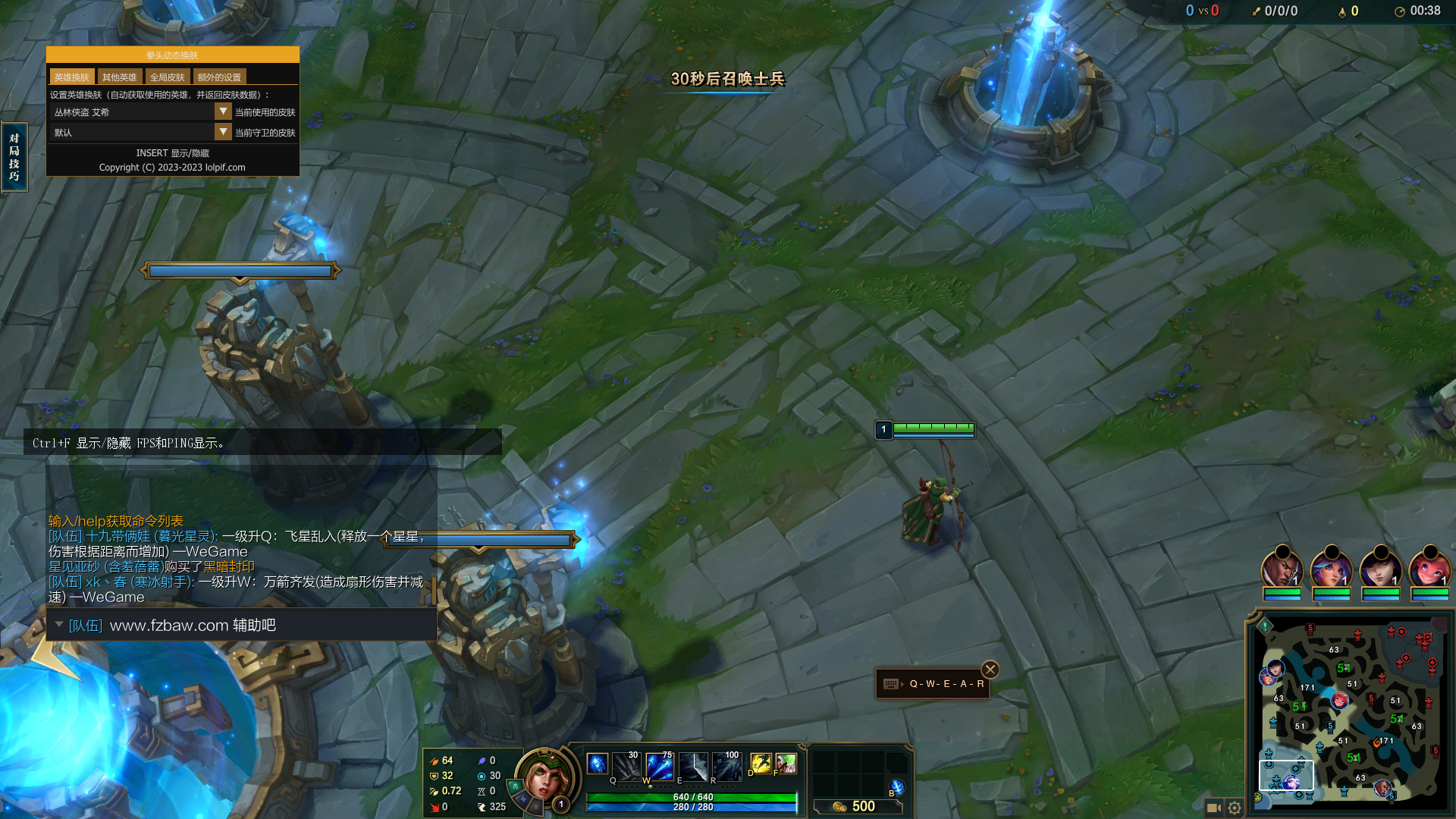Viewport: 1456px width, 819px height.
Task: Open the 全局皮肤 tab
Action: tap(167, 77)
